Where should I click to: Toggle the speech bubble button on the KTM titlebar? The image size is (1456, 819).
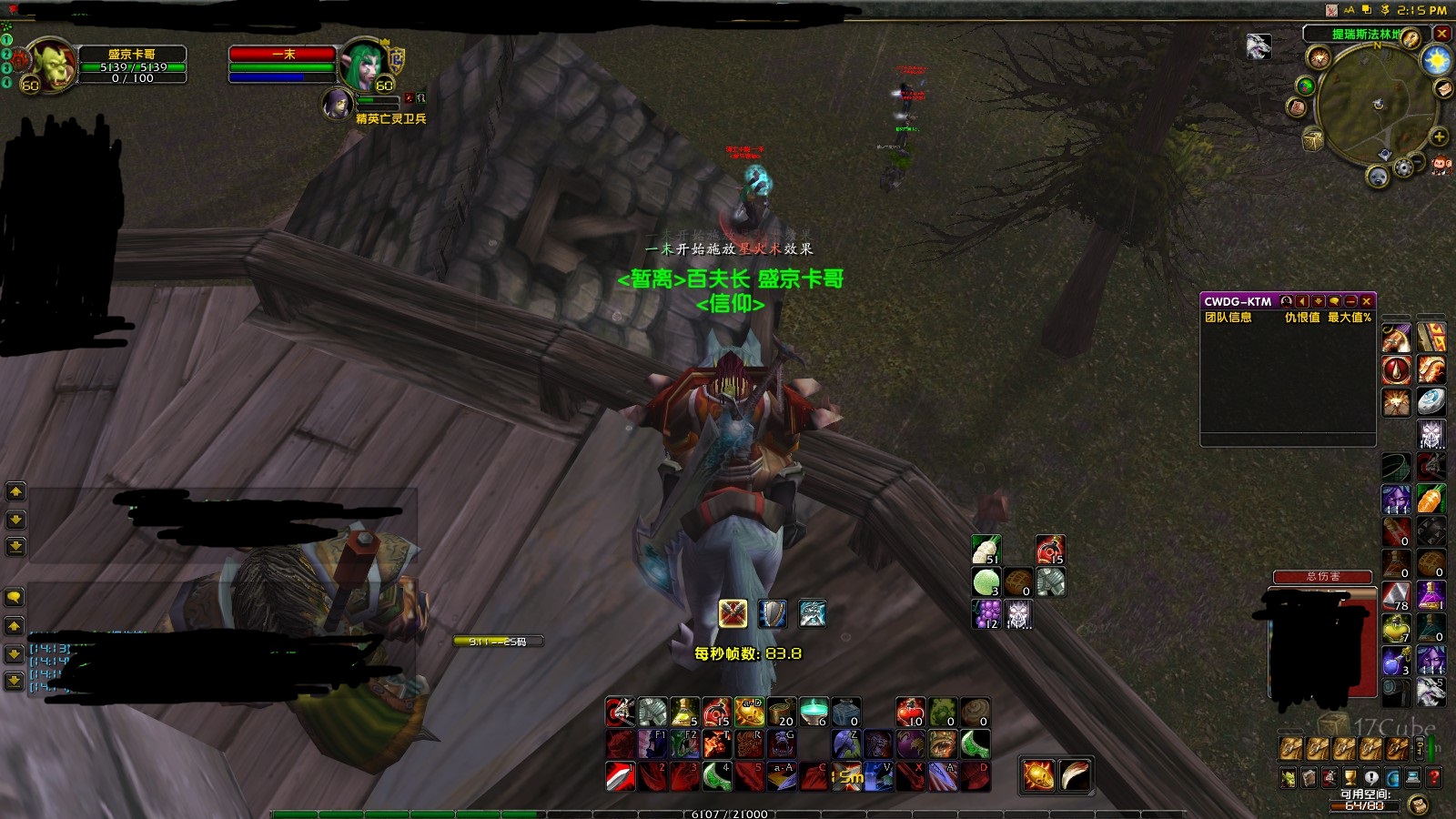pyautogui.click(x=1335, y=302)
